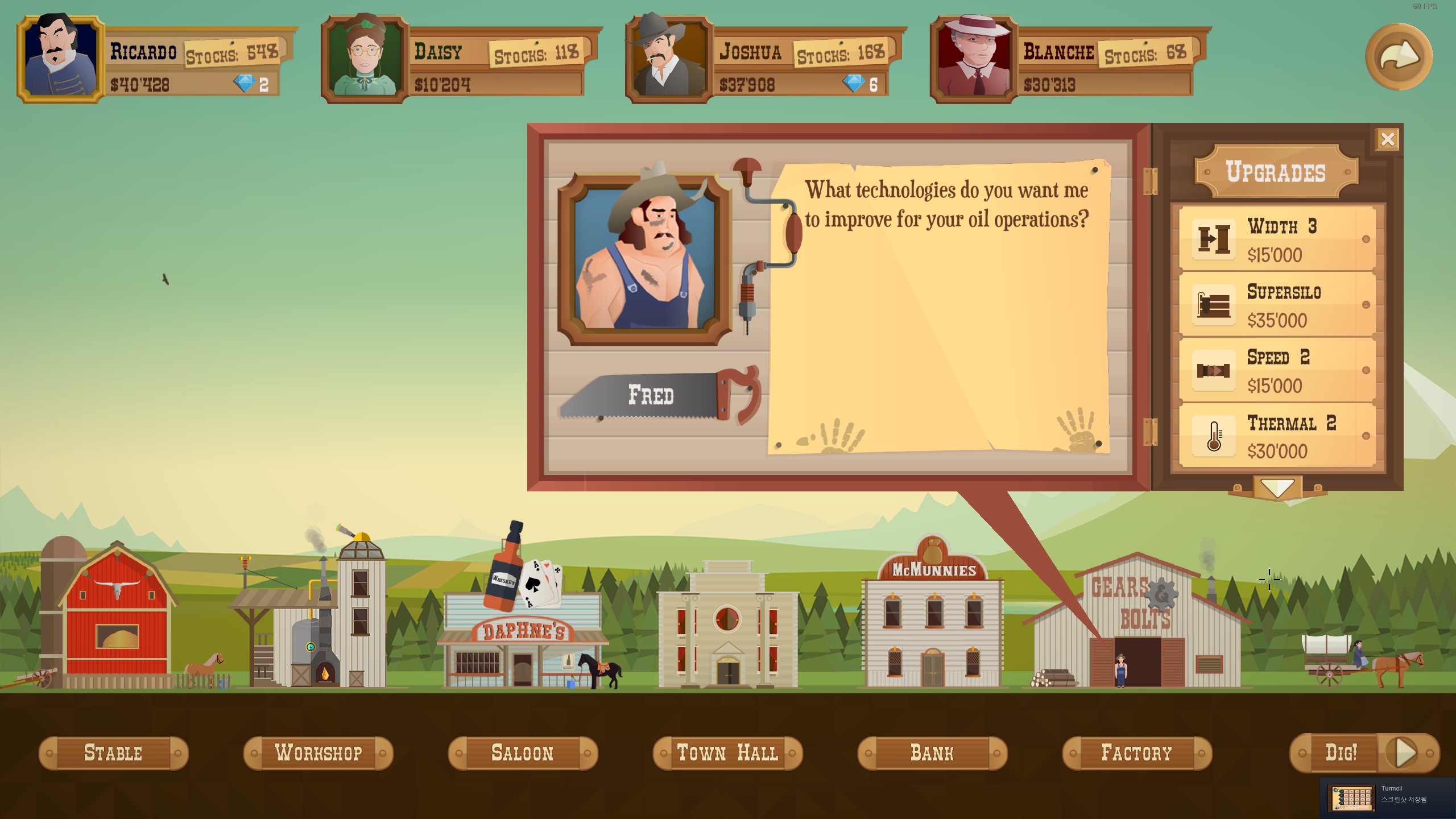Go to the Town Hall
1456x819 pixels.
(x=727, y=753)
